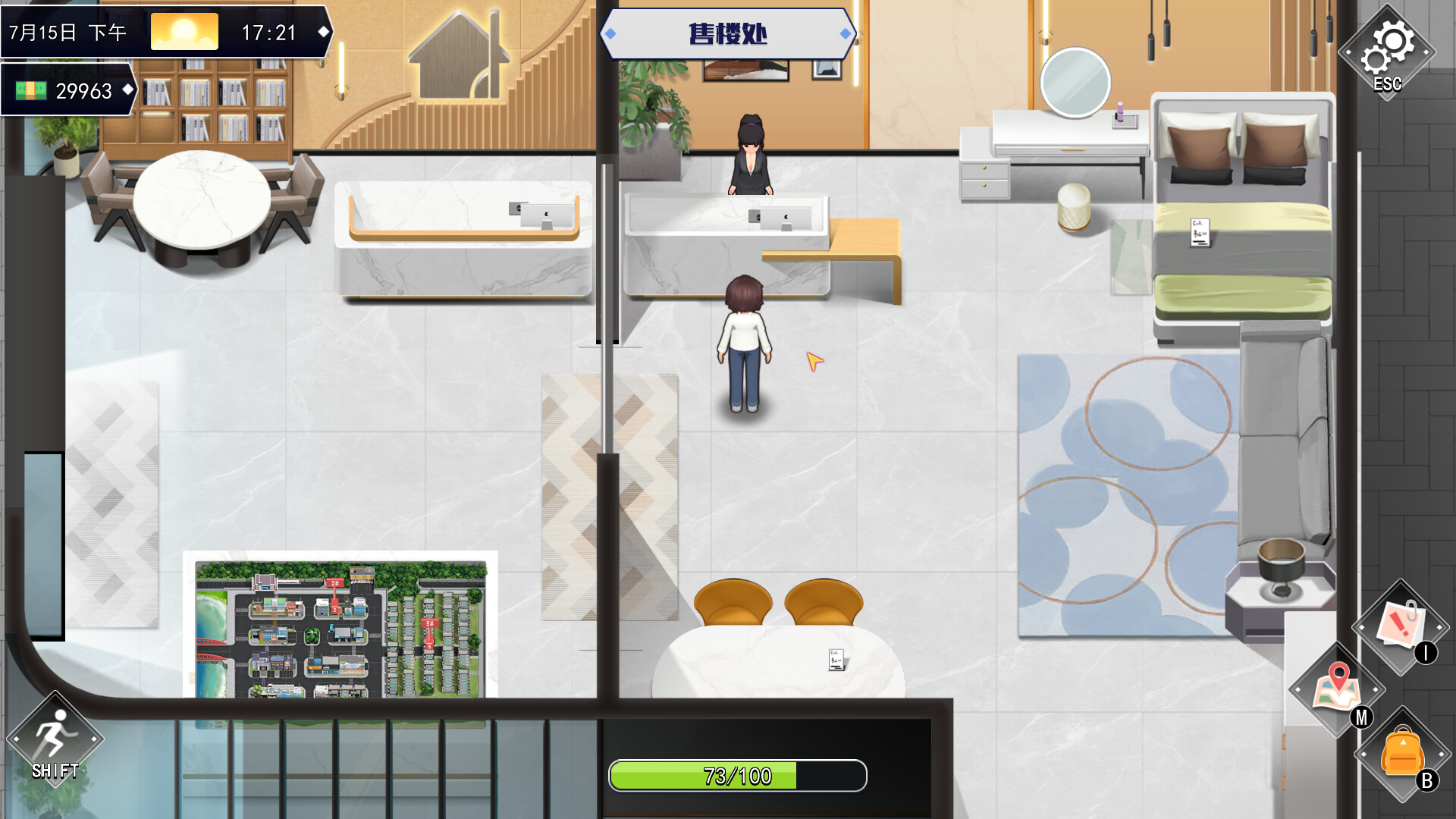Toggle the left diamond on the 售楼处 banner
Viewport: 1456px width, 819px height.
point(611,33)
